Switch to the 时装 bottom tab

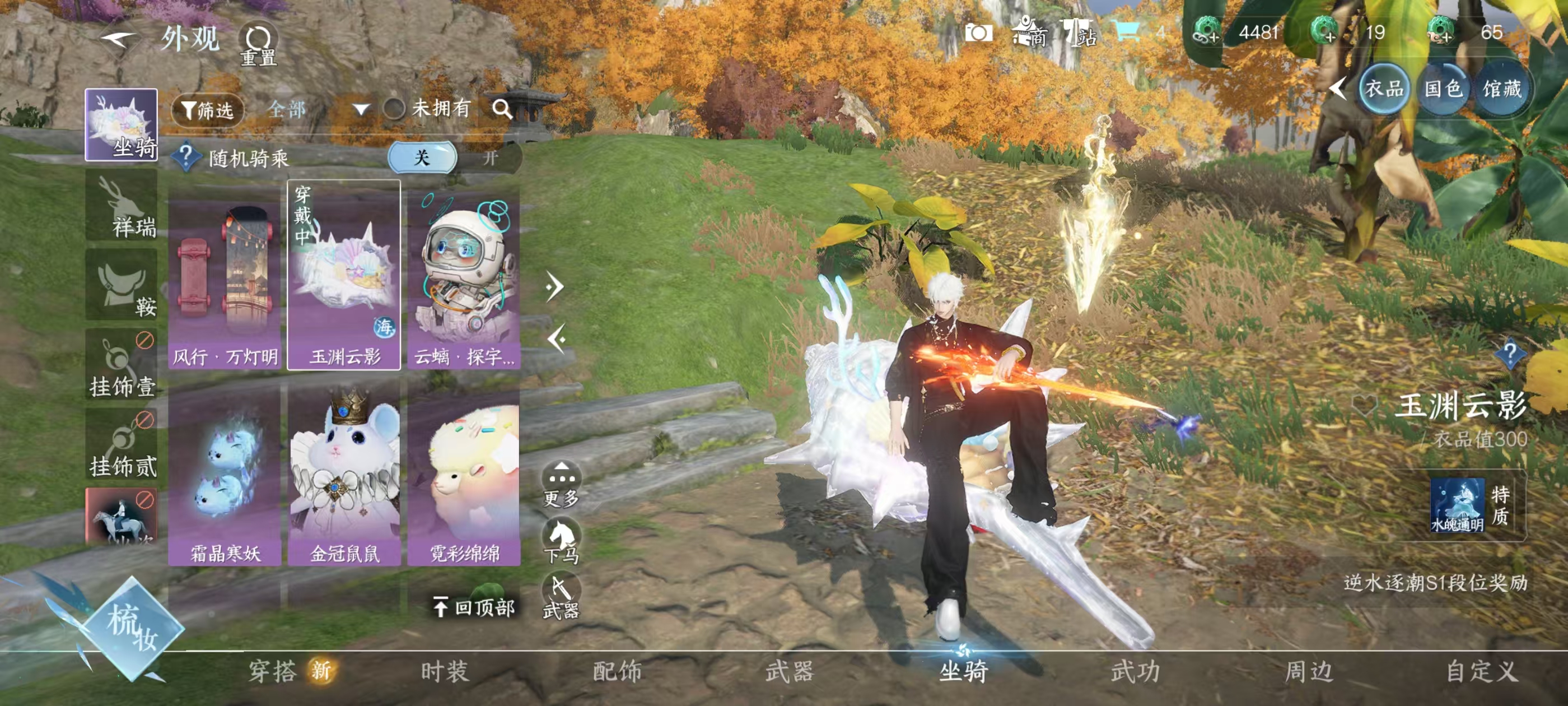click(444, 671)
